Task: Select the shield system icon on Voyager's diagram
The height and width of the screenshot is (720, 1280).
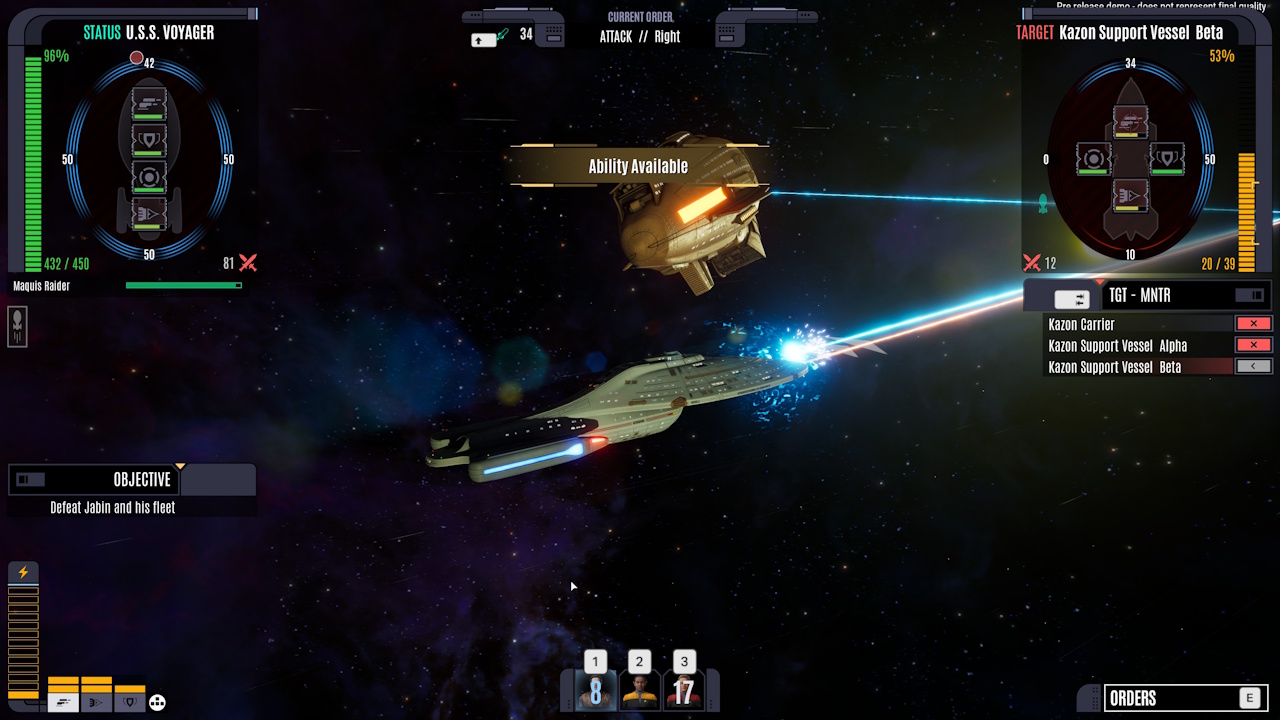Action: click(x=148, y=139)
